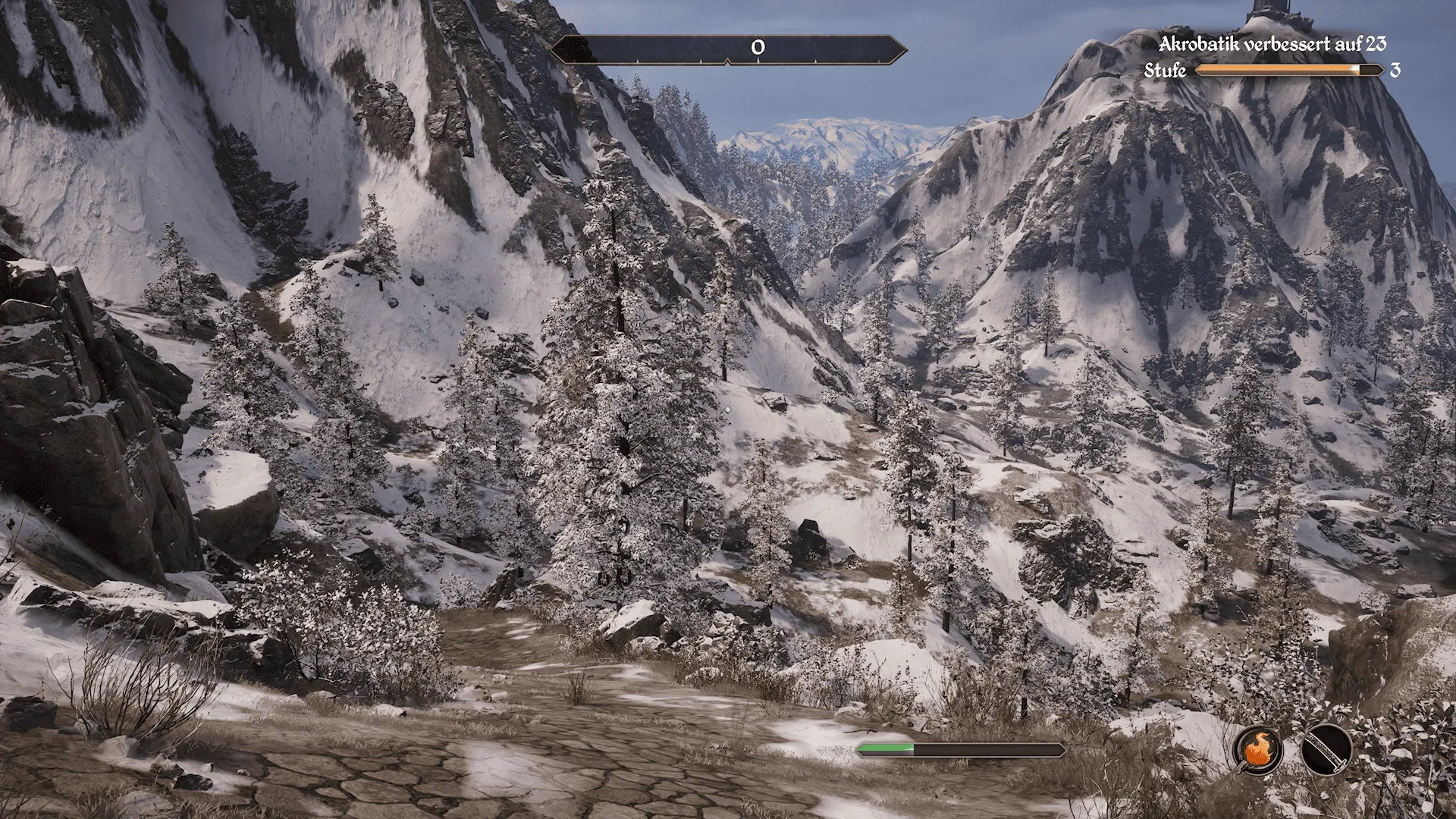Click the compass 'O' direction marker
The width and height of the screenshot is (1456, 819).
point(756,48)
